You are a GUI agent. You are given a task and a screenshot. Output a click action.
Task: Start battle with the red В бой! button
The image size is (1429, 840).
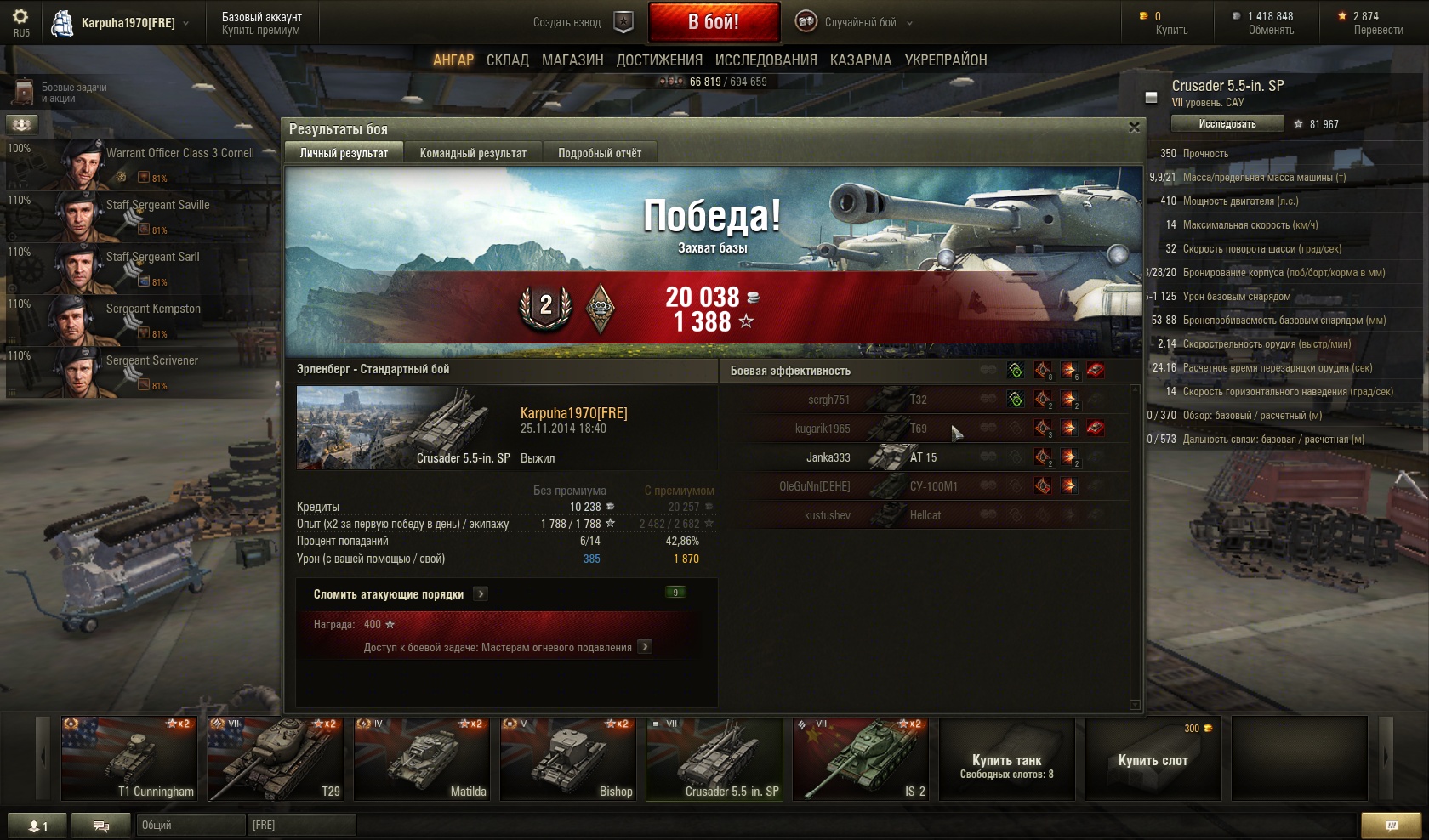pos(714,22)
